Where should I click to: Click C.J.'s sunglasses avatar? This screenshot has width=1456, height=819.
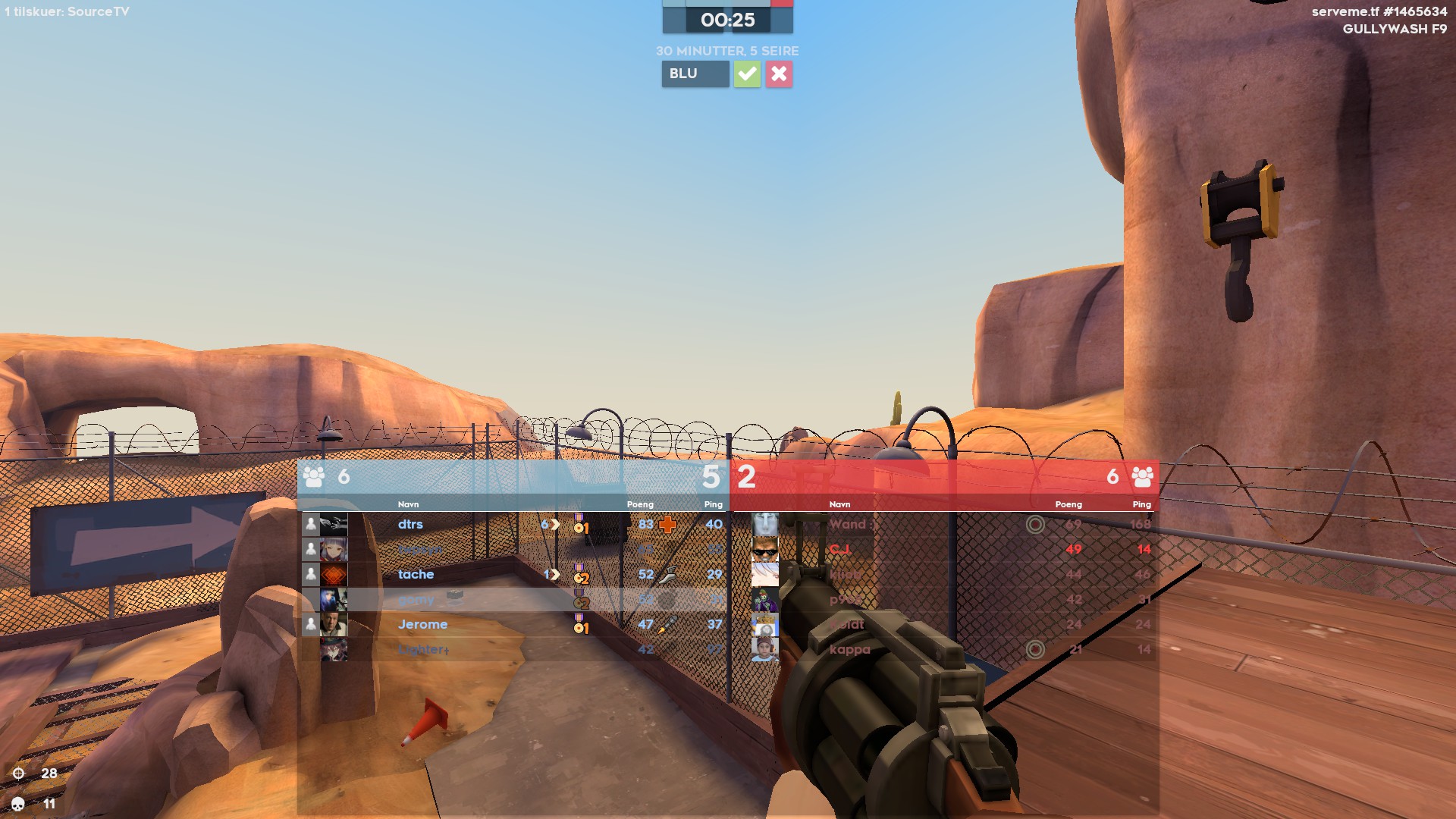coord(764,549)
